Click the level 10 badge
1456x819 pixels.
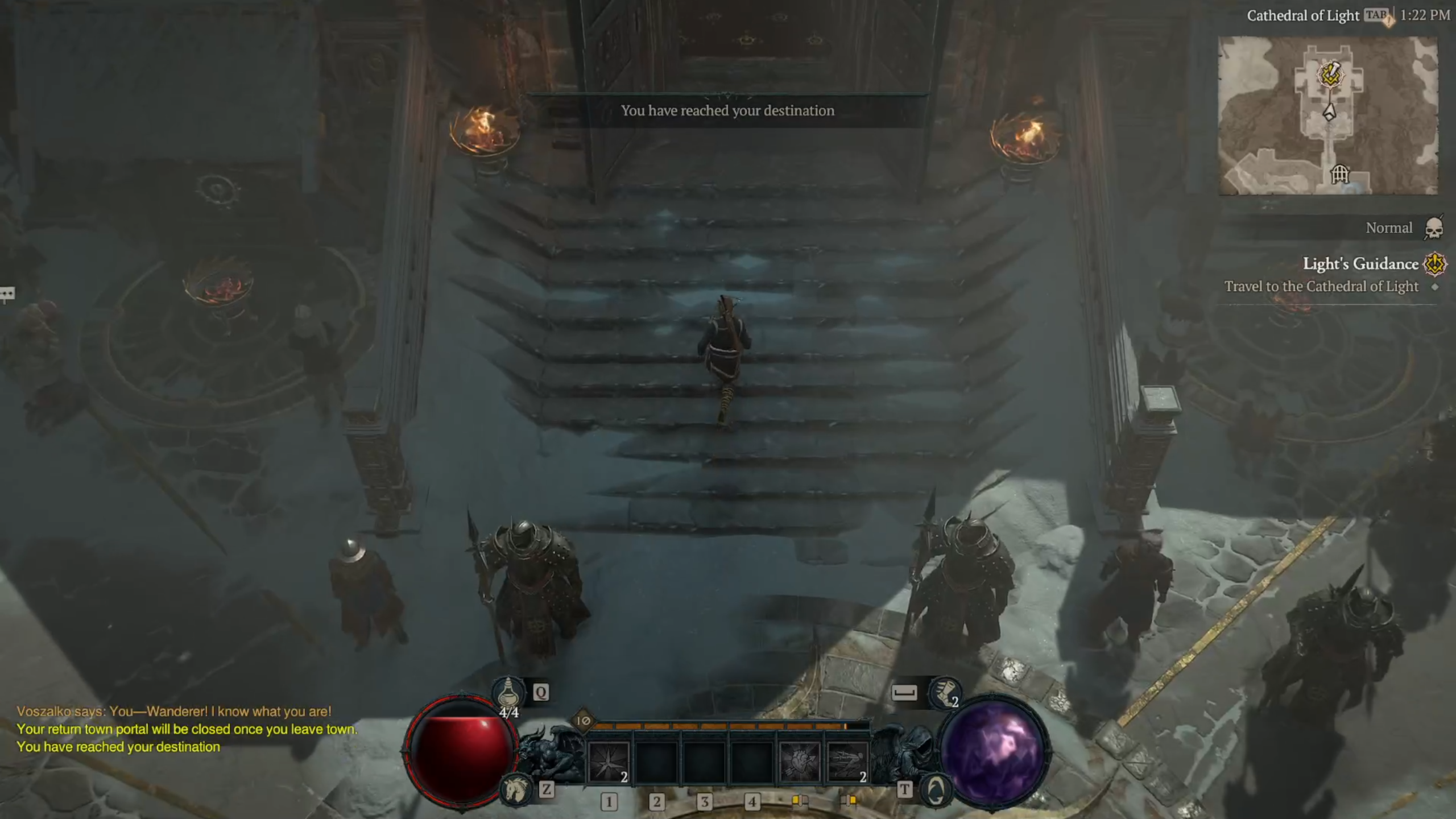pos(584,721)
